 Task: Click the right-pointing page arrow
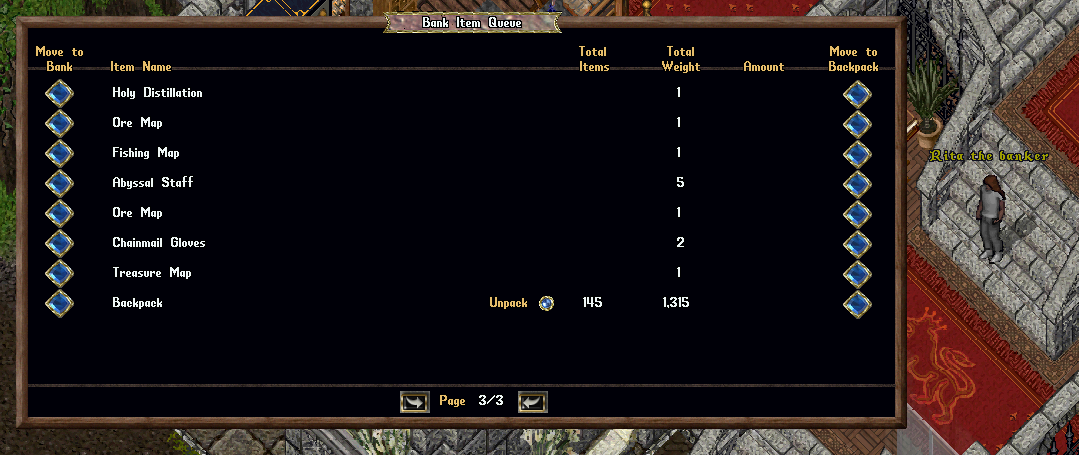(414, 402)
